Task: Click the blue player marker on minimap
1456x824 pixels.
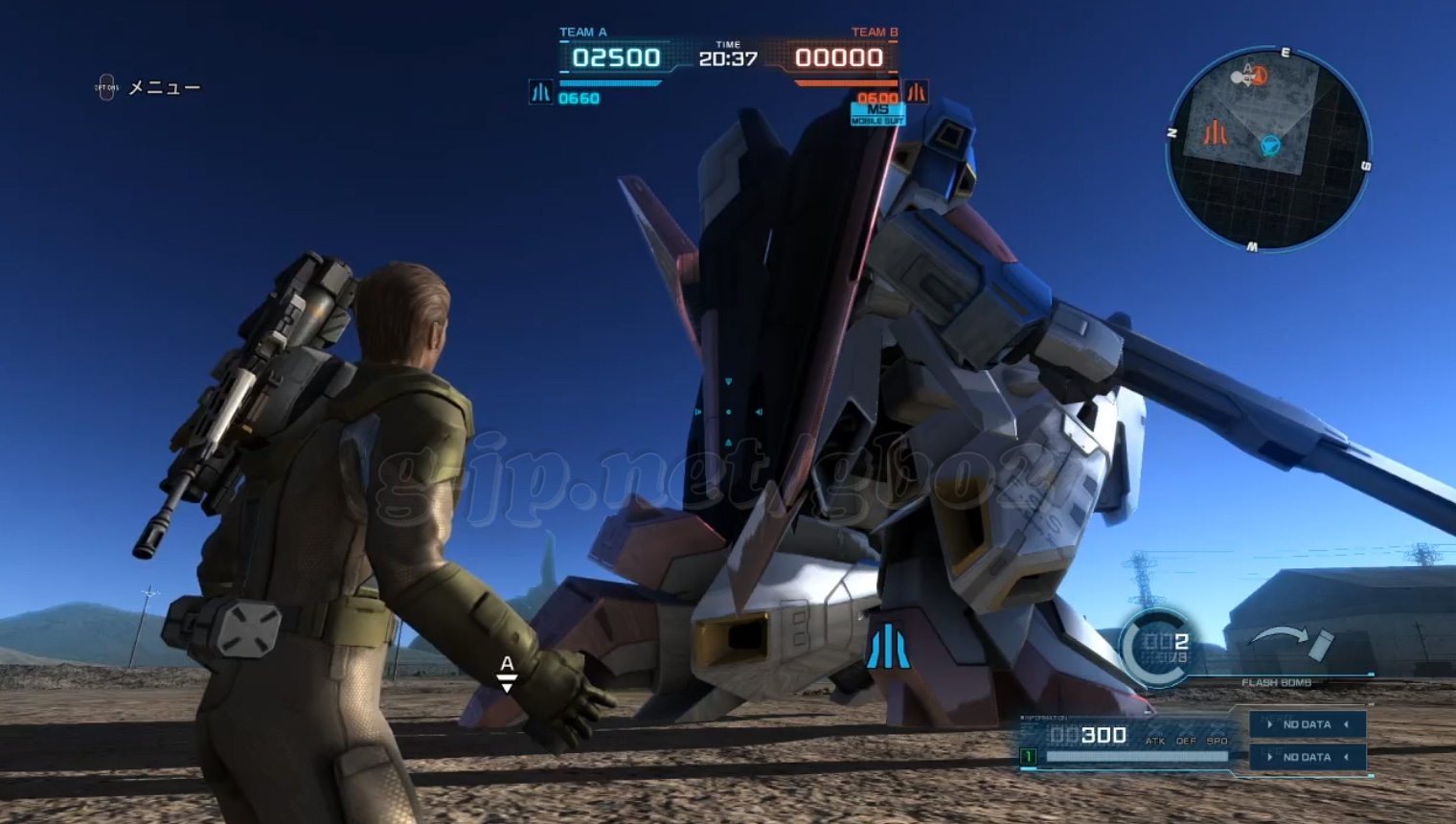Action: 1270,146
